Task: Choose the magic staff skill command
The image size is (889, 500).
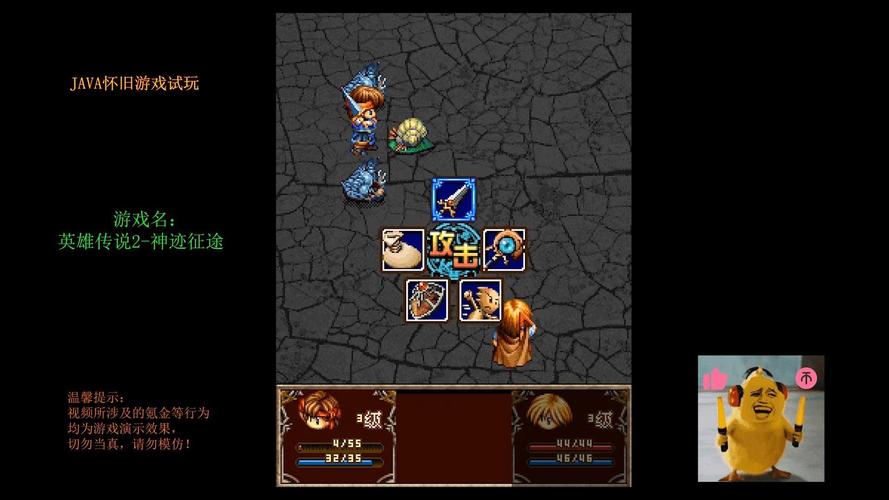Action: pyautogui.click(x=503, y=250)
